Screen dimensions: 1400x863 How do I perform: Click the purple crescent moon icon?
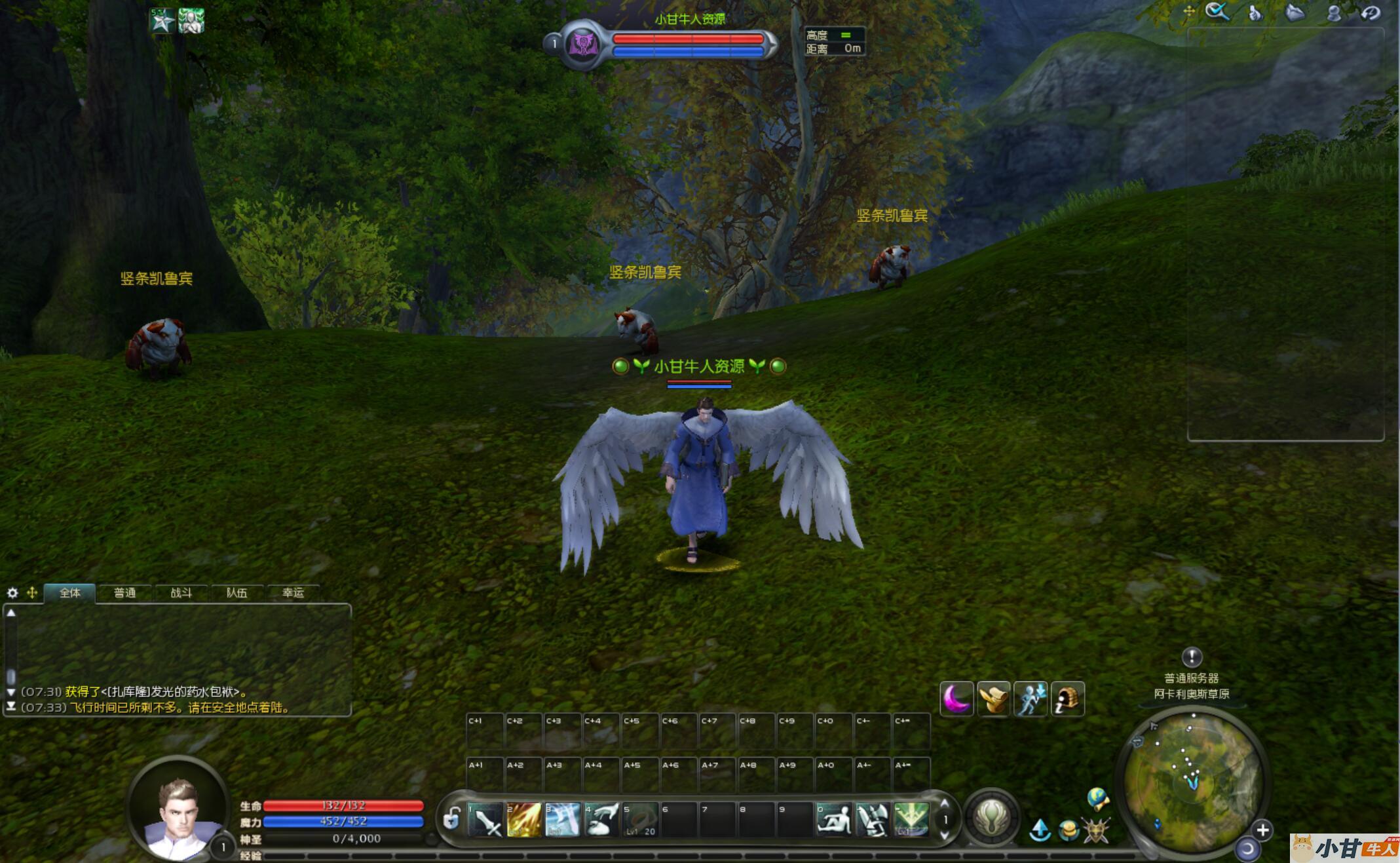pos(956,699)
